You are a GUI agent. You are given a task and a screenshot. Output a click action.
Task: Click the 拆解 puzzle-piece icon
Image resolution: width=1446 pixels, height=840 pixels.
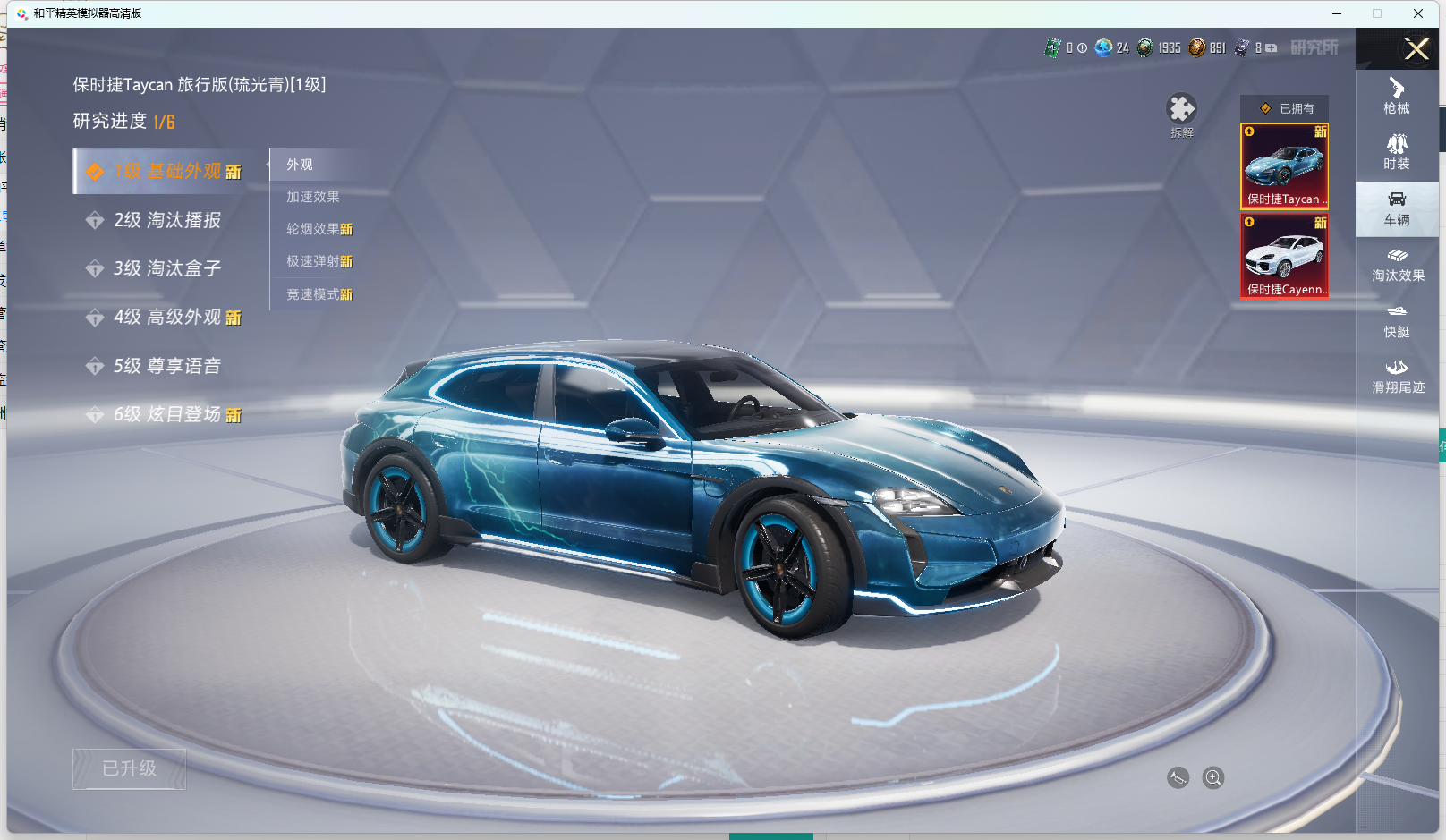click(1181, 110)
